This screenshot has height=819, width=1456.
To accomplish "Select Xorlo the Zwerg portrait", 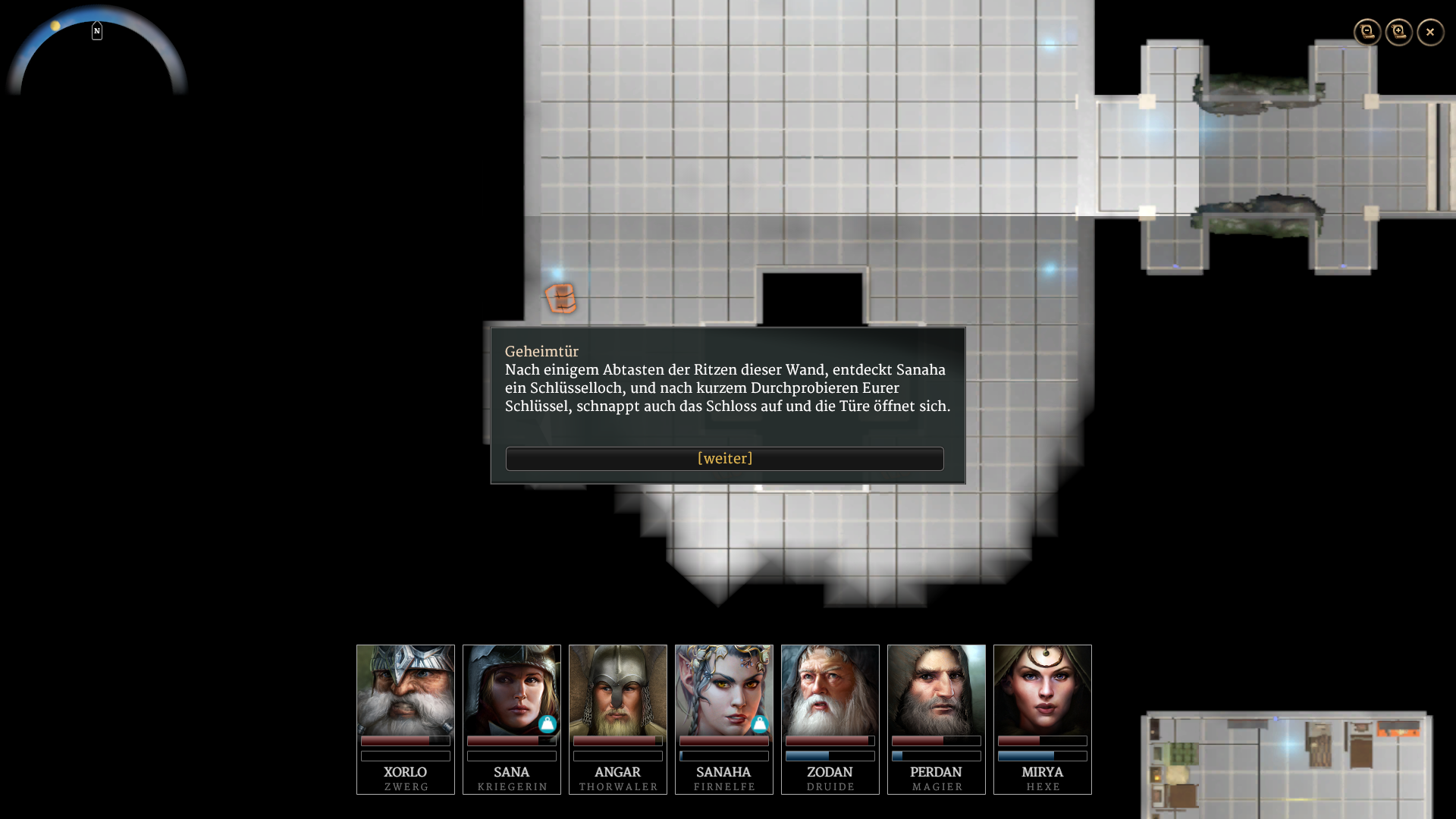I will tap(406, 690).
